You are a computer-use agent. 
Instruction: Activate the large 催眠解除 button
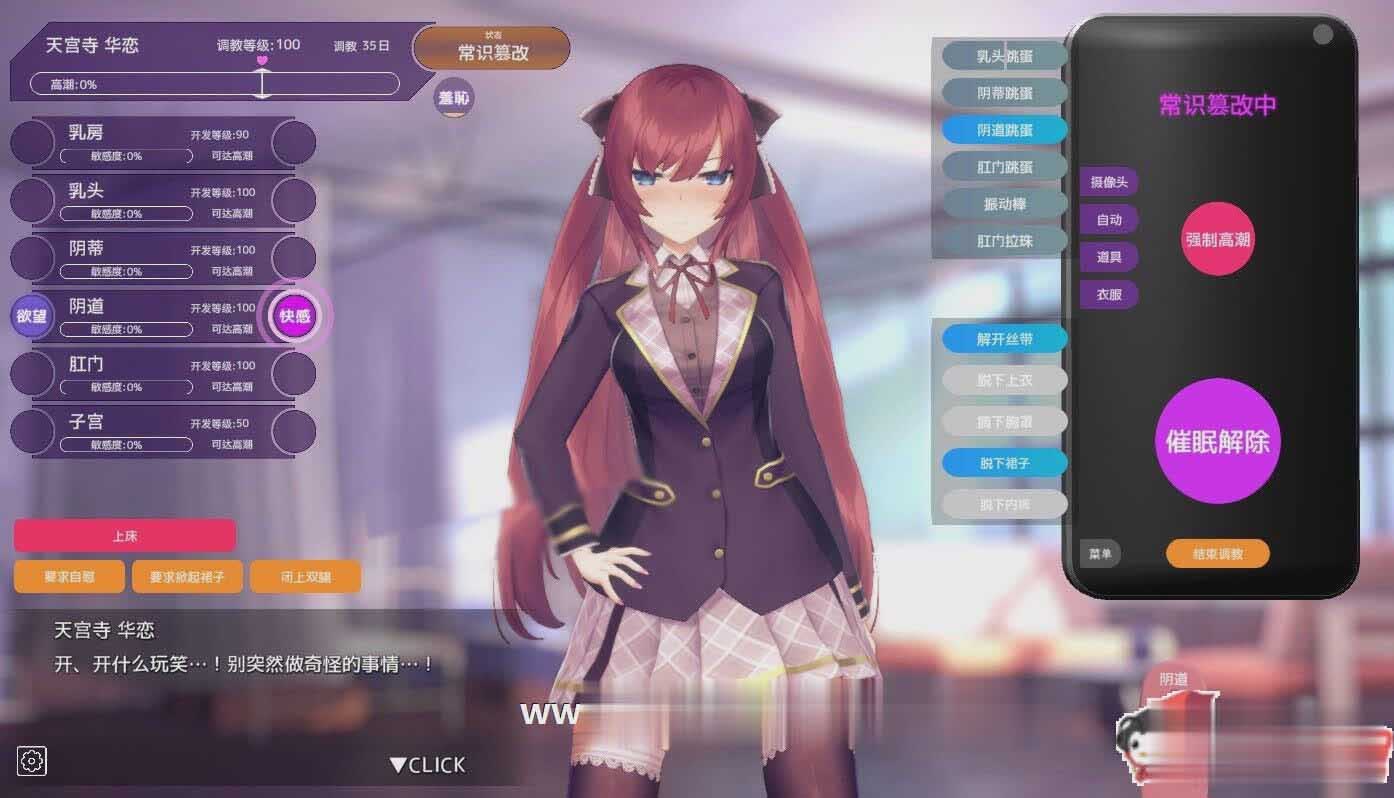point(1217,441)
